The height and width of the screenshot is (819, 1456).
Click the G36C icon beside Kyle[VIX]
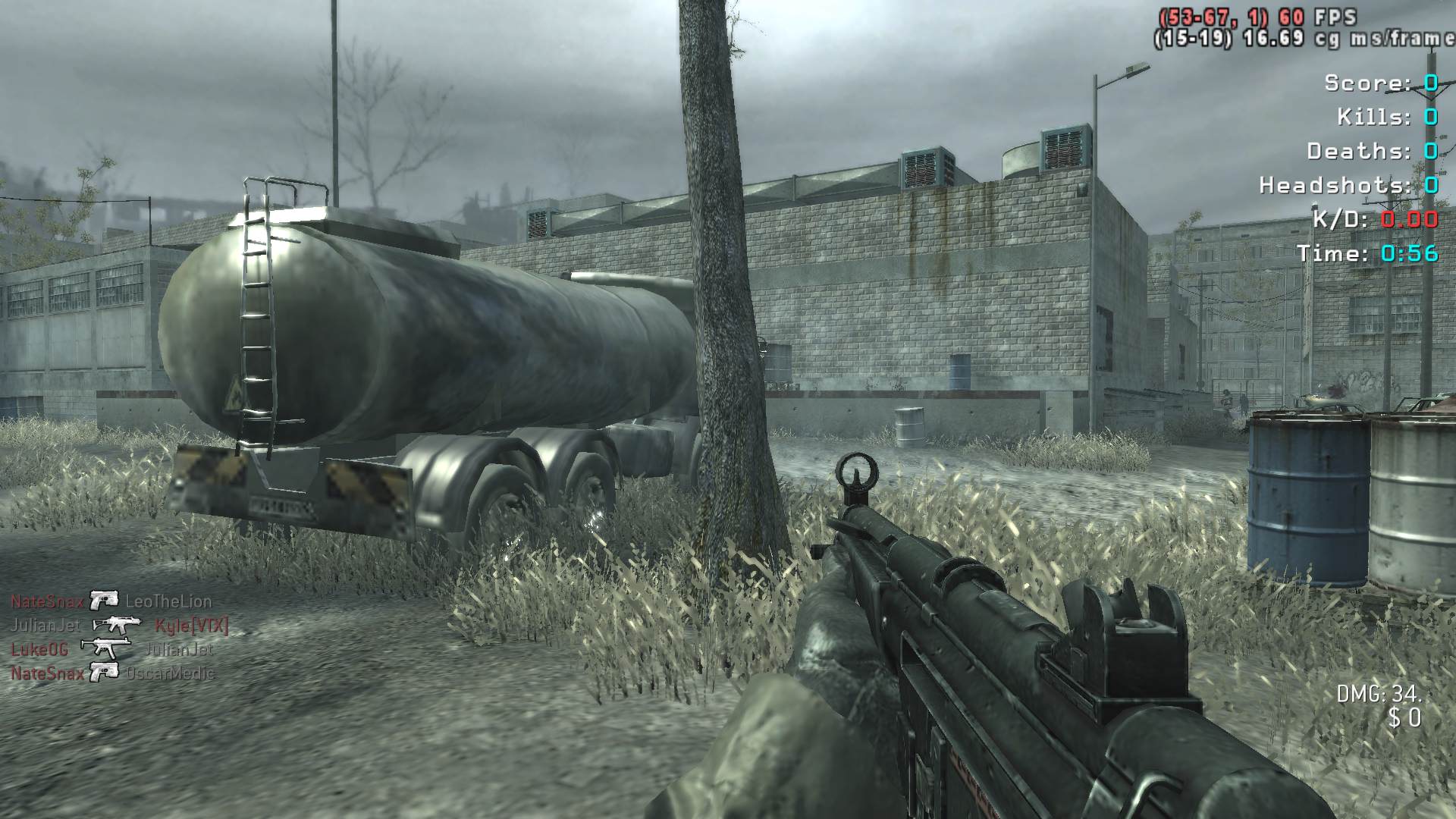[x=117, y=625]
